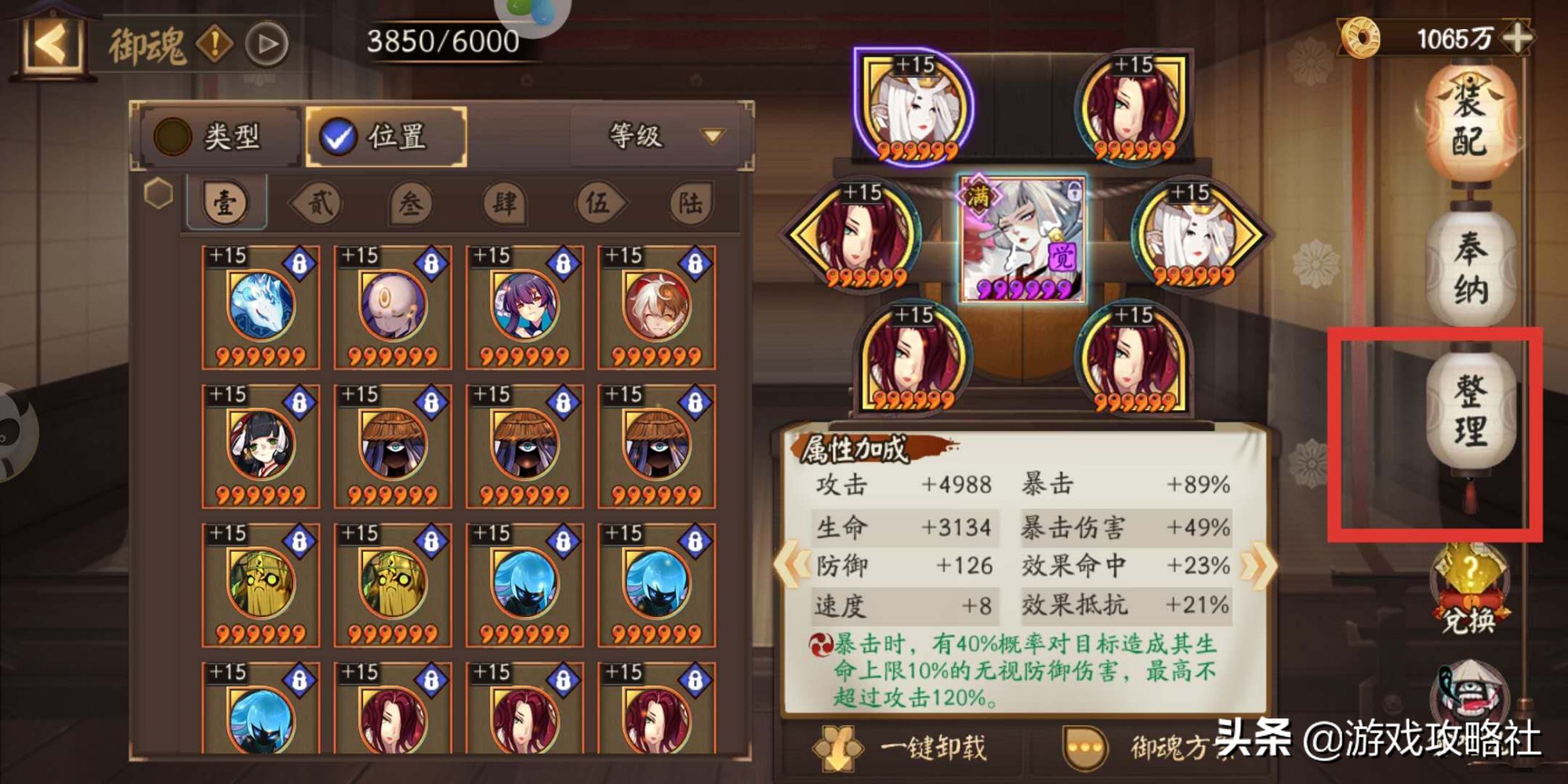Show next attribute page with right arrow
The height and width of the screenshot is (784, 1568).
coord(1258,564)
